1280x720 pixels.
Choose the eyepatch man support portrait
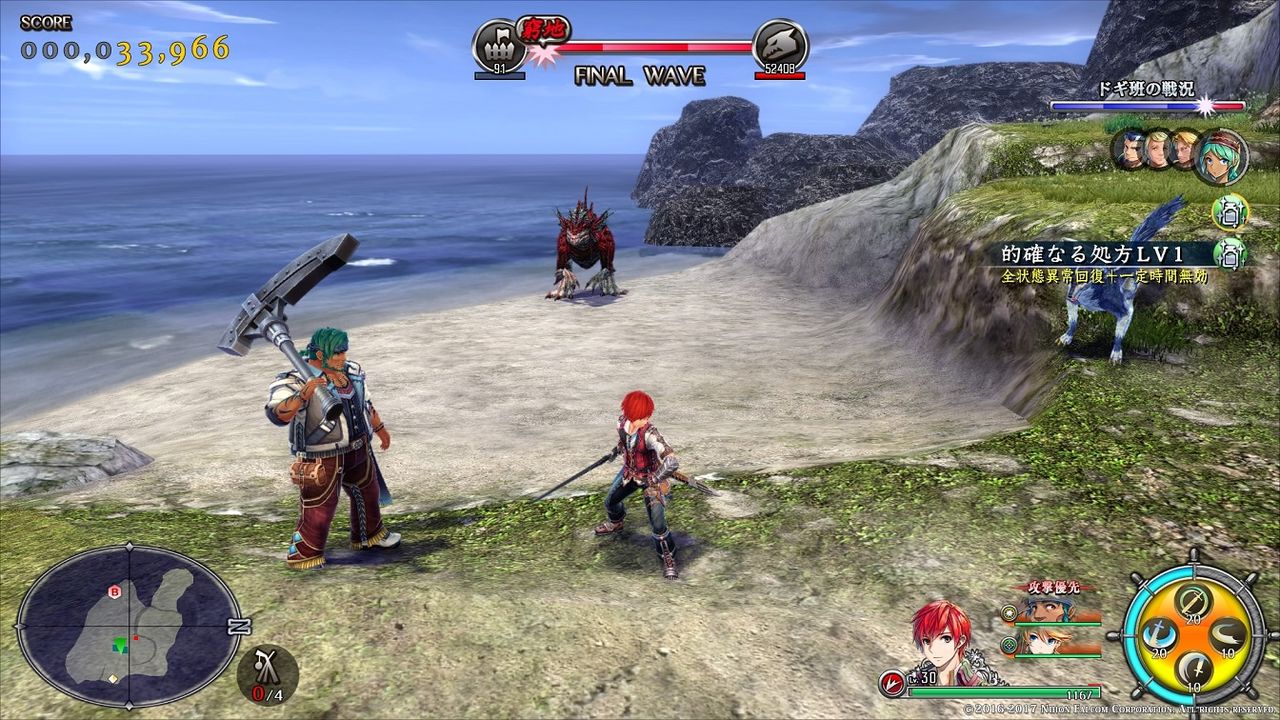[x=1131, y=150]
